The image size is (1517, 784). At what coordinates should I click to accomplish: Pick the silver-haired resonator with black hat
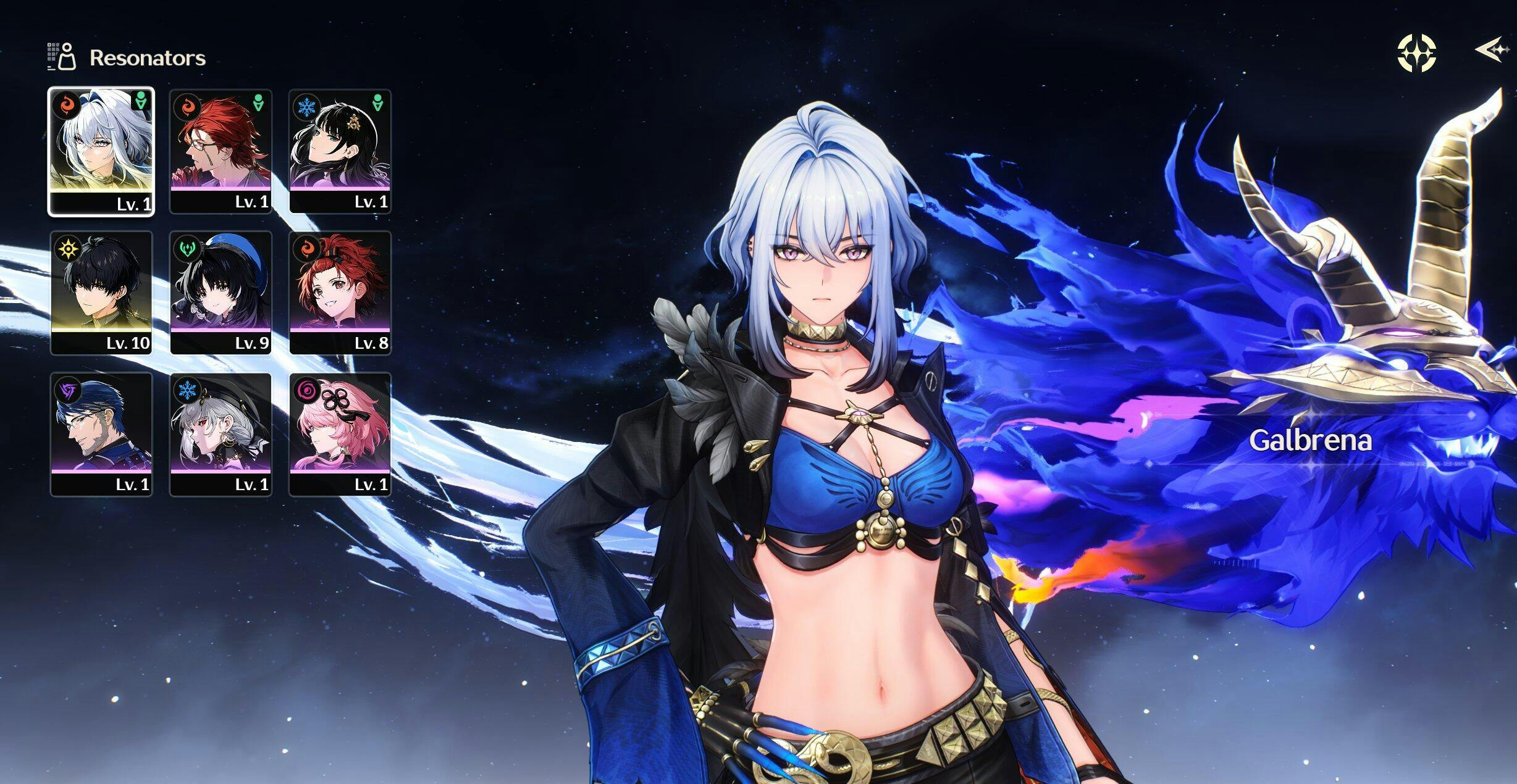tap(221, 434)
